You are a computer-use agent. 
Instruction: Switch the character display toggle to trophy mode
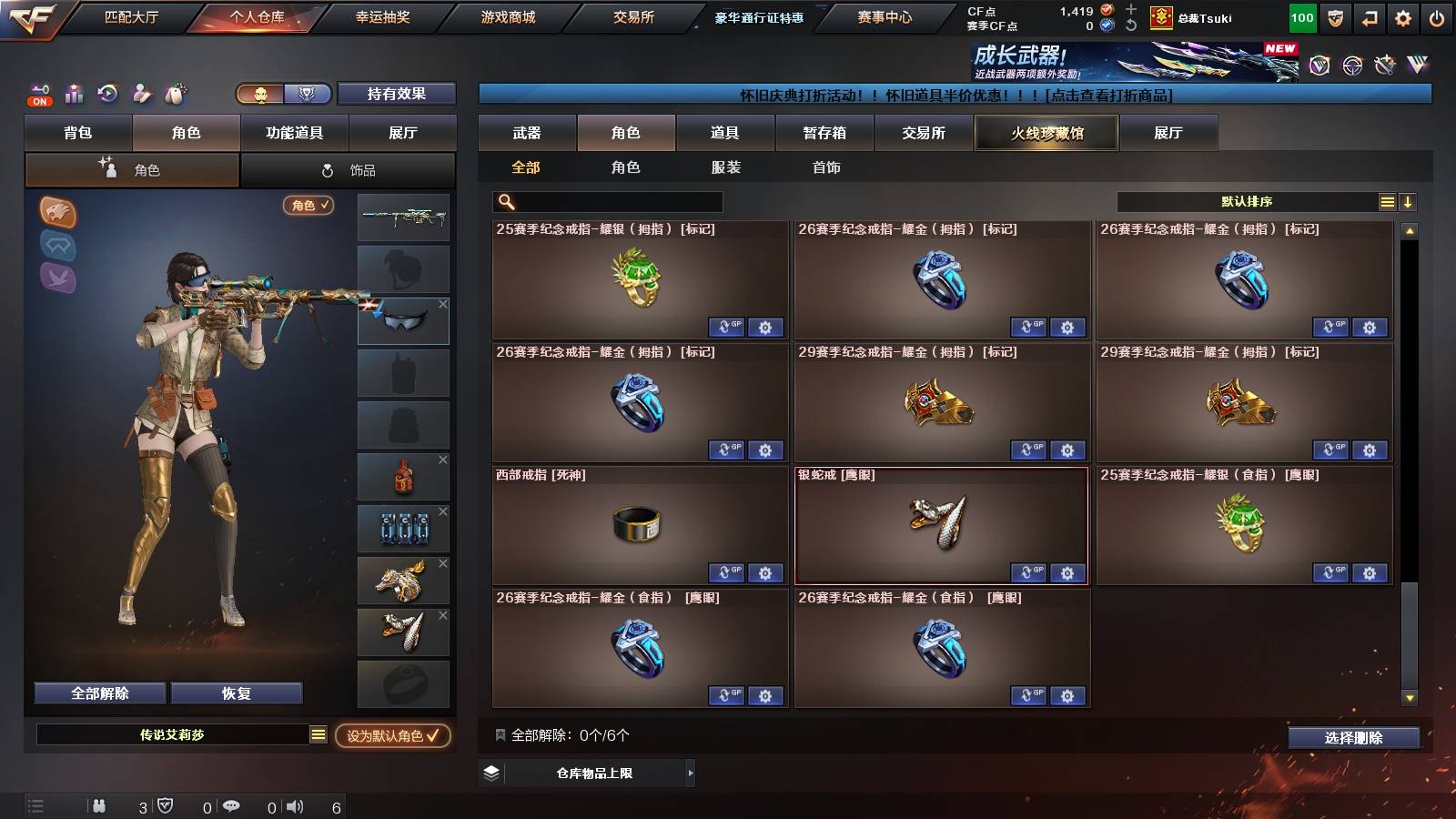pos(308,95)
